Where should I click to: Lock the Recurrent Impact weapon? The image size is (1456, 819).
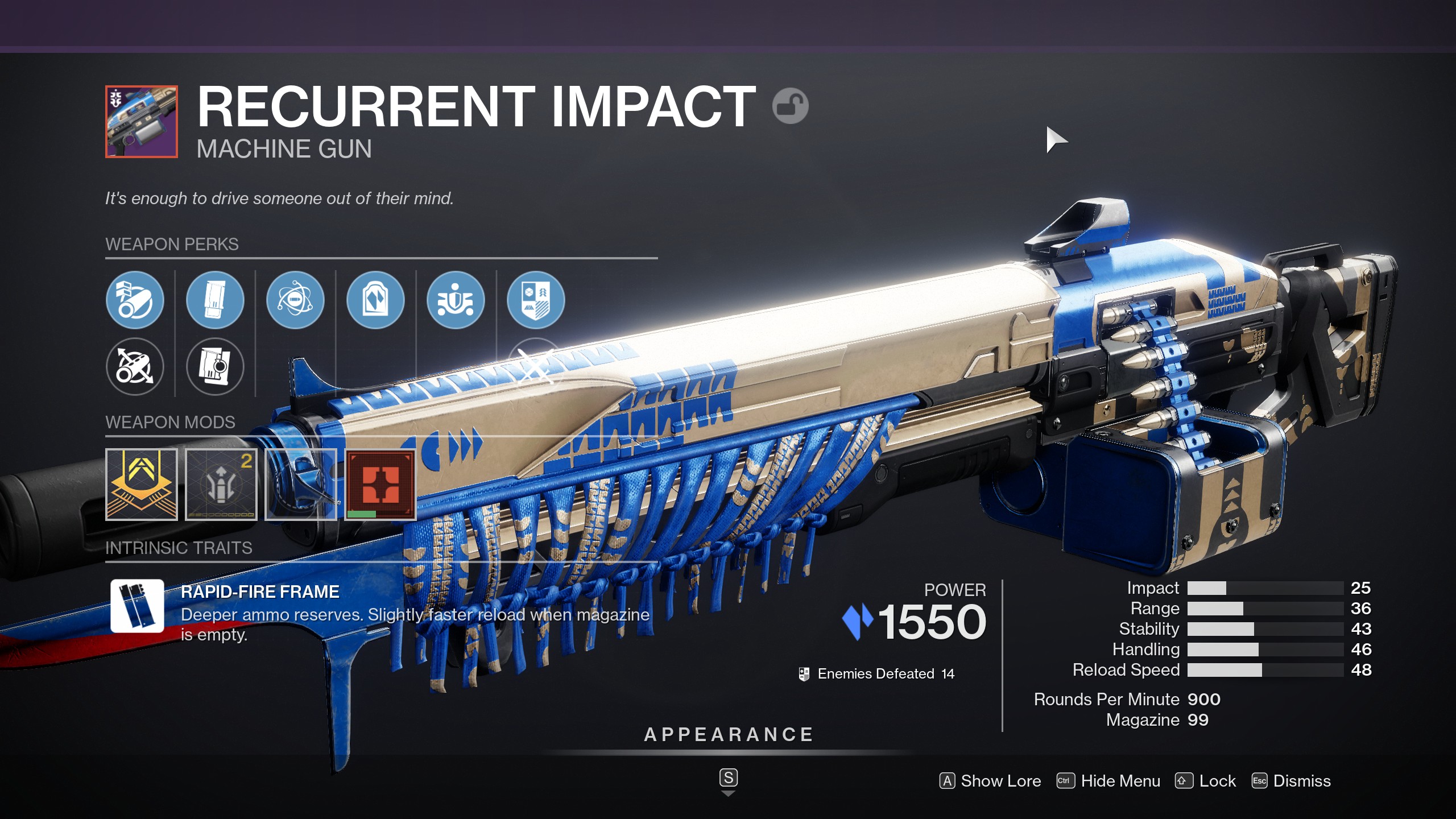coord(1206,781)
